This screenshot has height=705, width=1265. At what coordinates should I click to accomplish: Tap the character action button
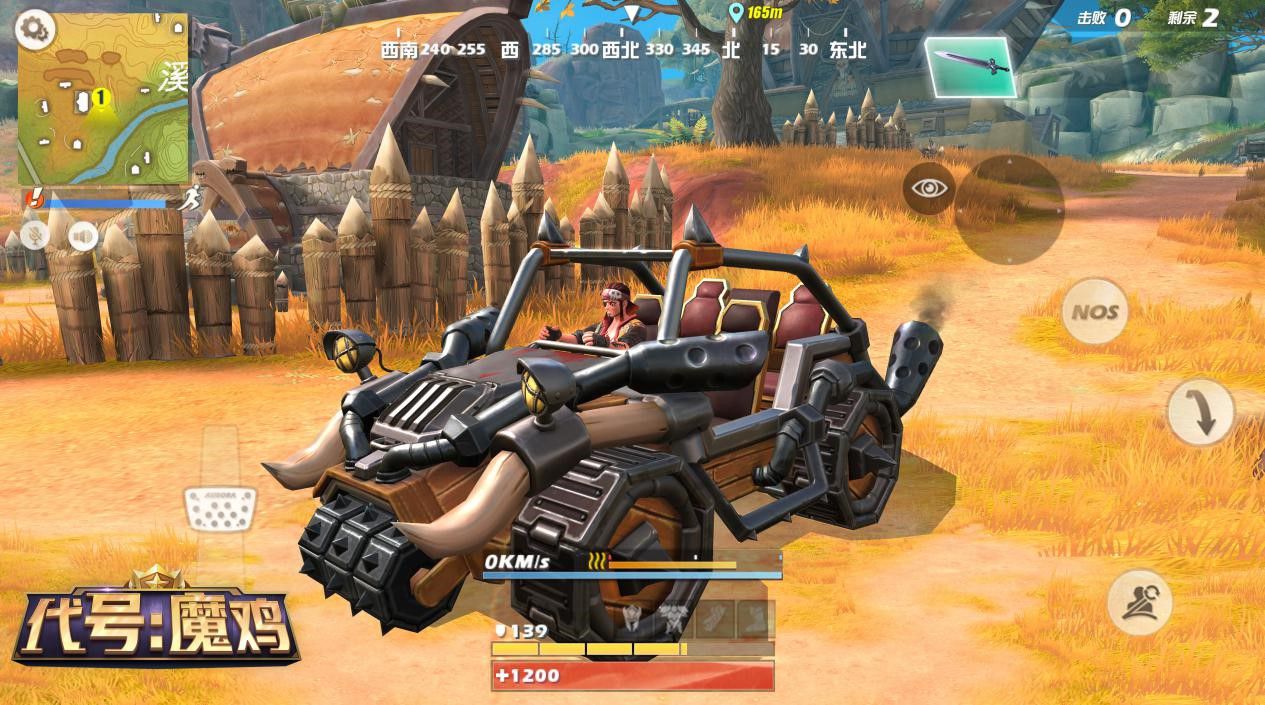tap(1139, 602)
